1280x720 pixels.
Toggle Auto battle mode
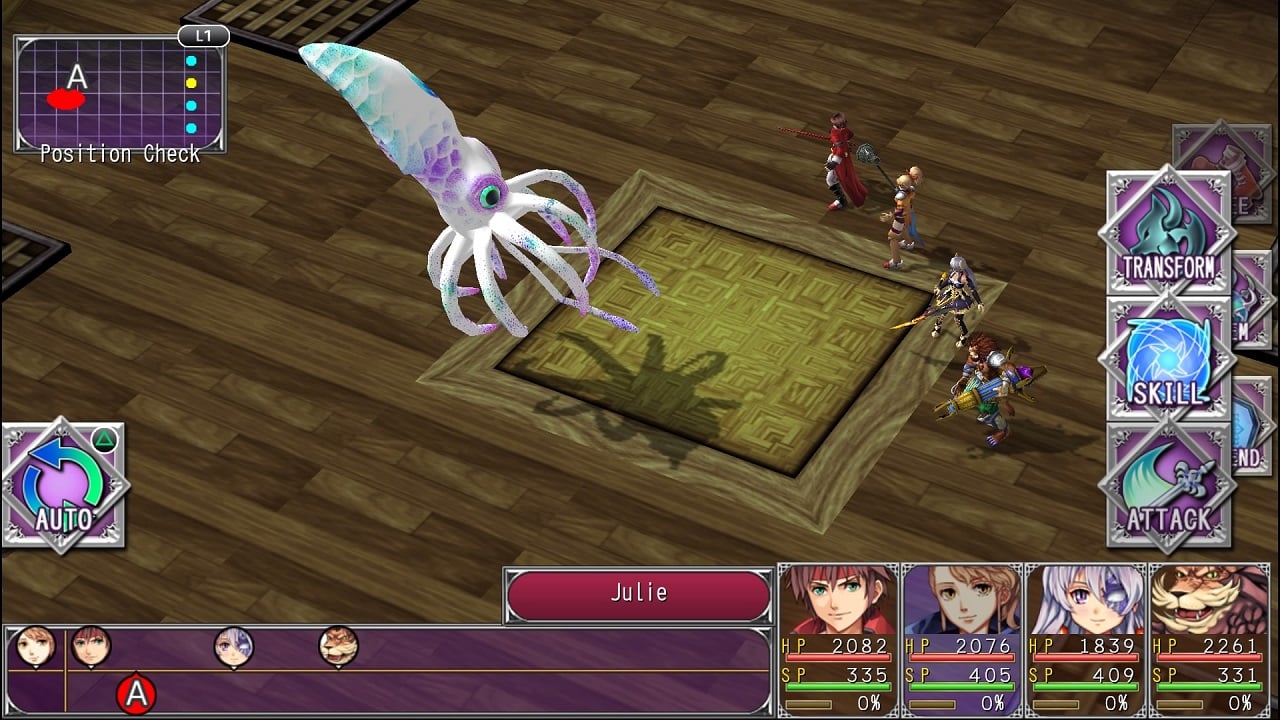point(64,487)
